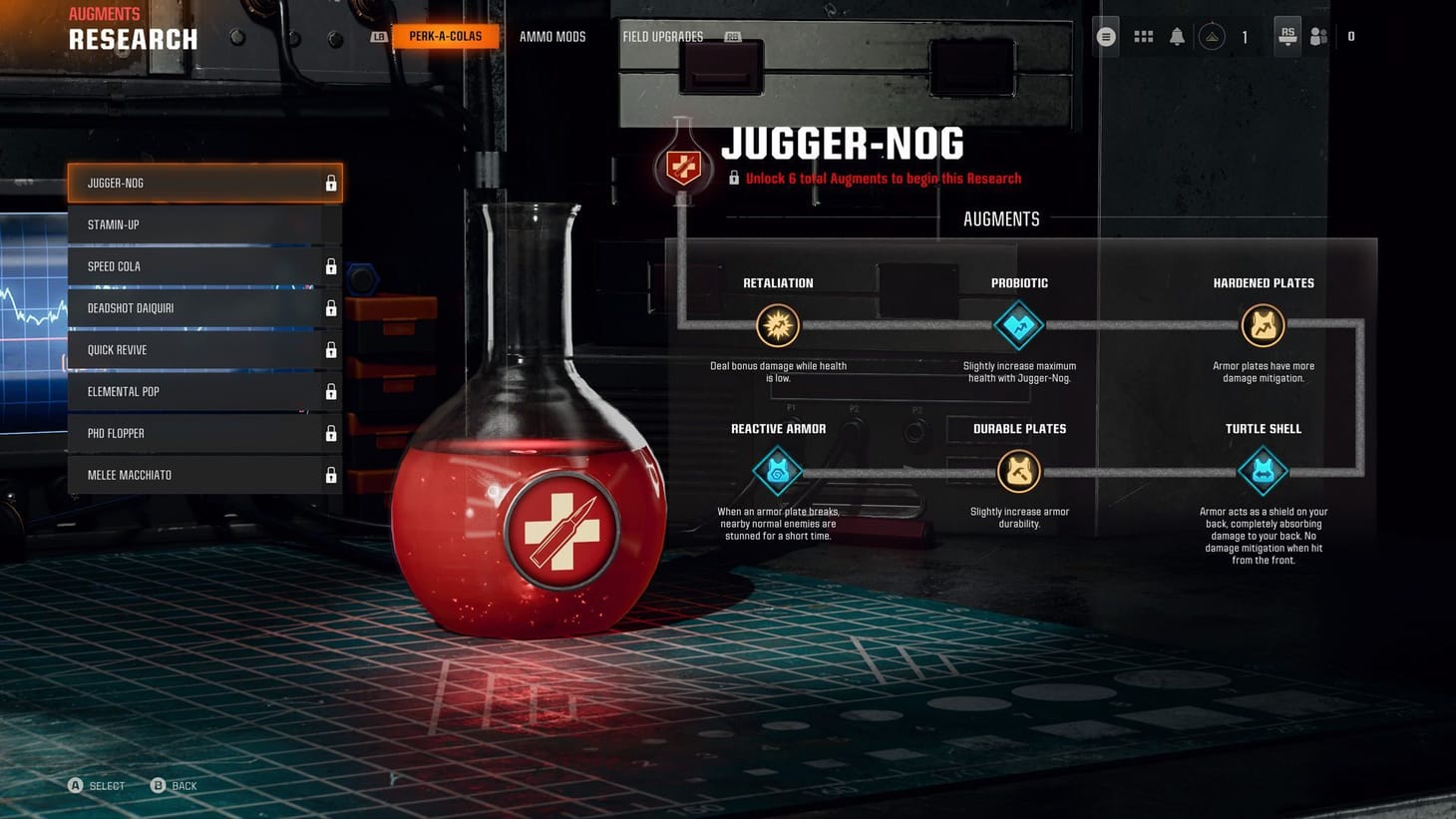The image size is (1456, 819).
Task: Select the Hardened Plates augment icon
Action: point(1263,324)
